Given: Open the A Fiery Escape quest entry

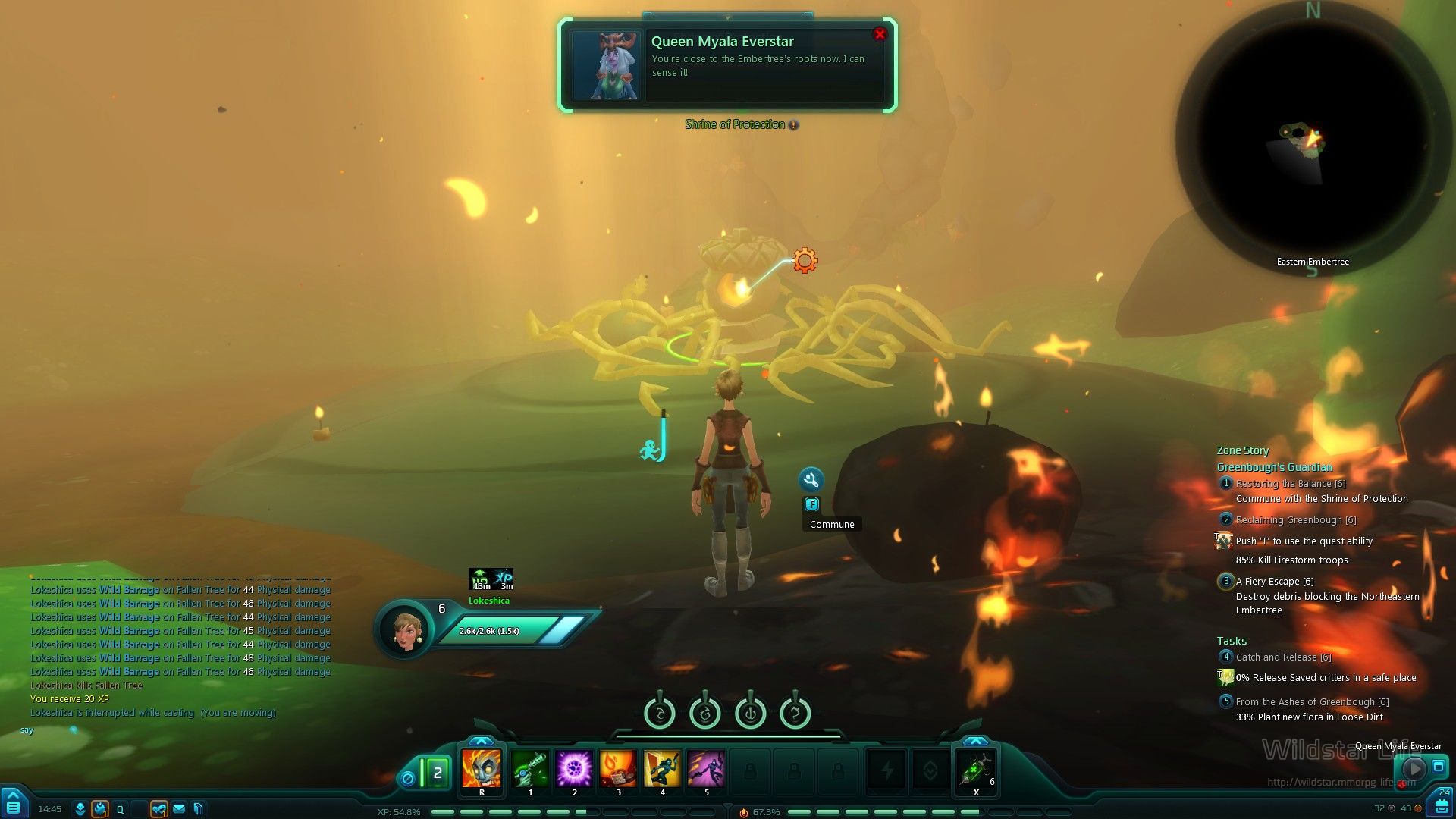Looking at the screenshot, I should click(x=1274, y=582).
